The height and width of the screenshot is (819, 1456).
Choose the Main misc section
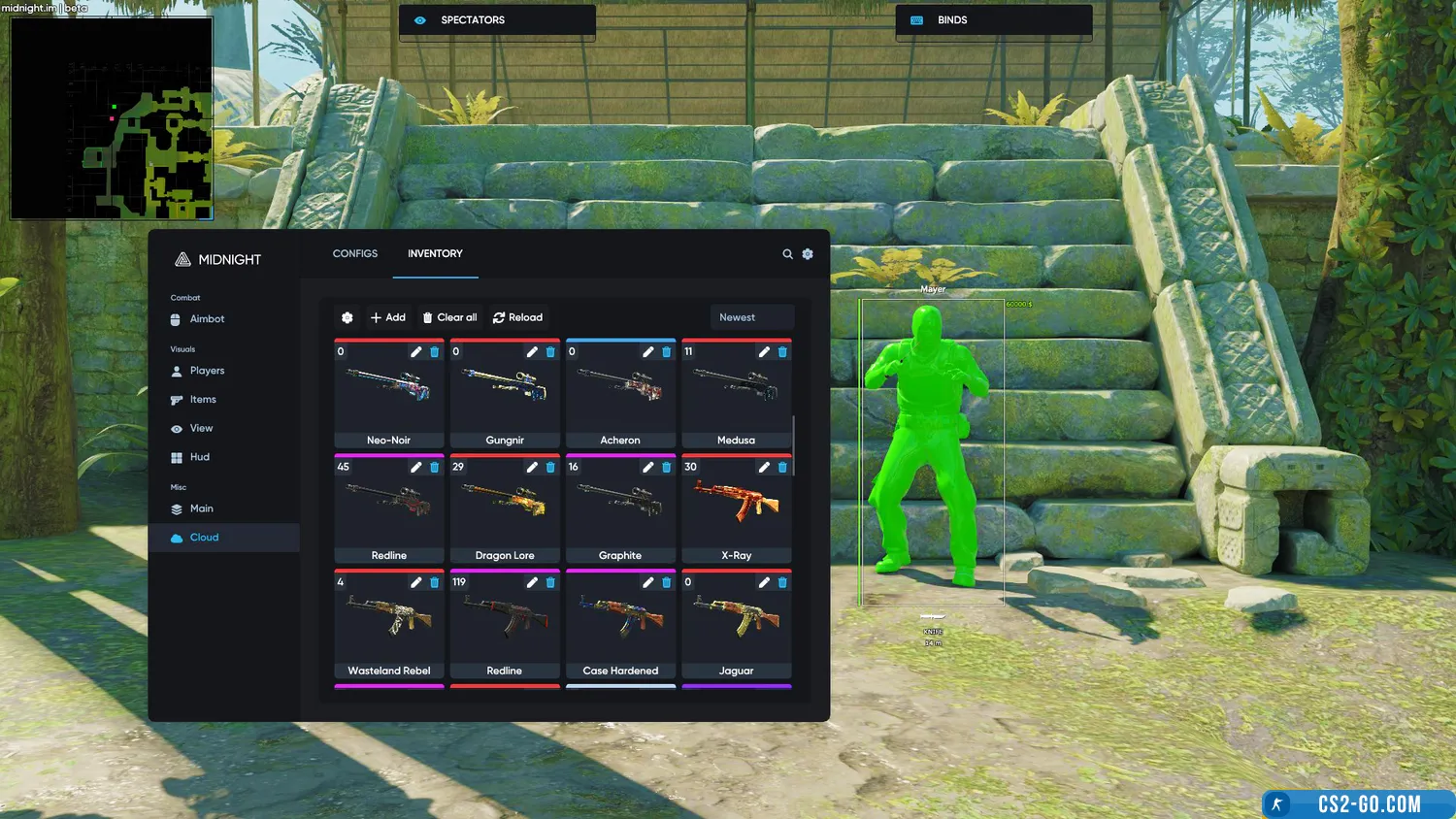tap(201, 508)
